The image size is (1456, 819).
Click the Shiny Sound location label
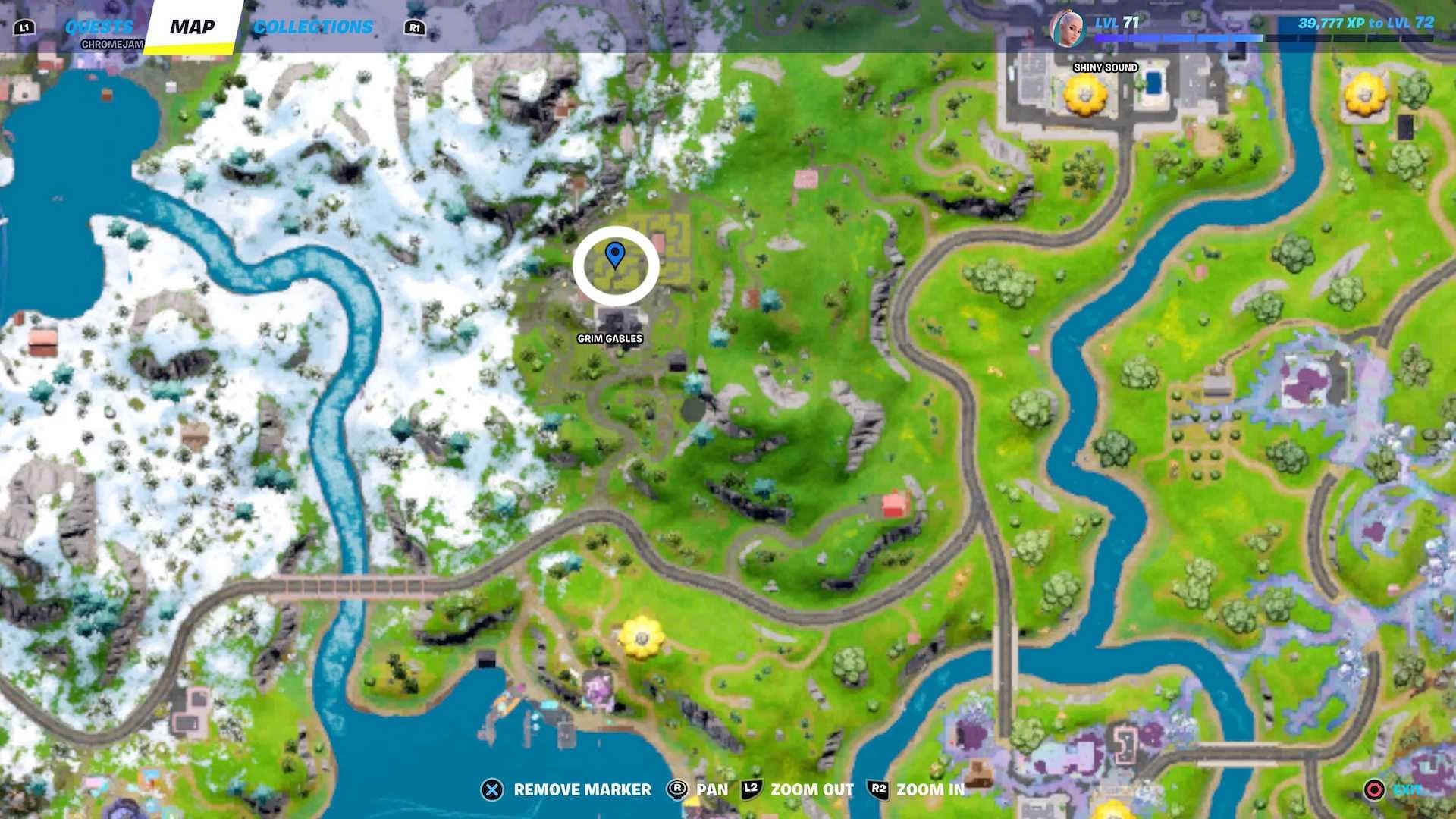point(1104,67)
